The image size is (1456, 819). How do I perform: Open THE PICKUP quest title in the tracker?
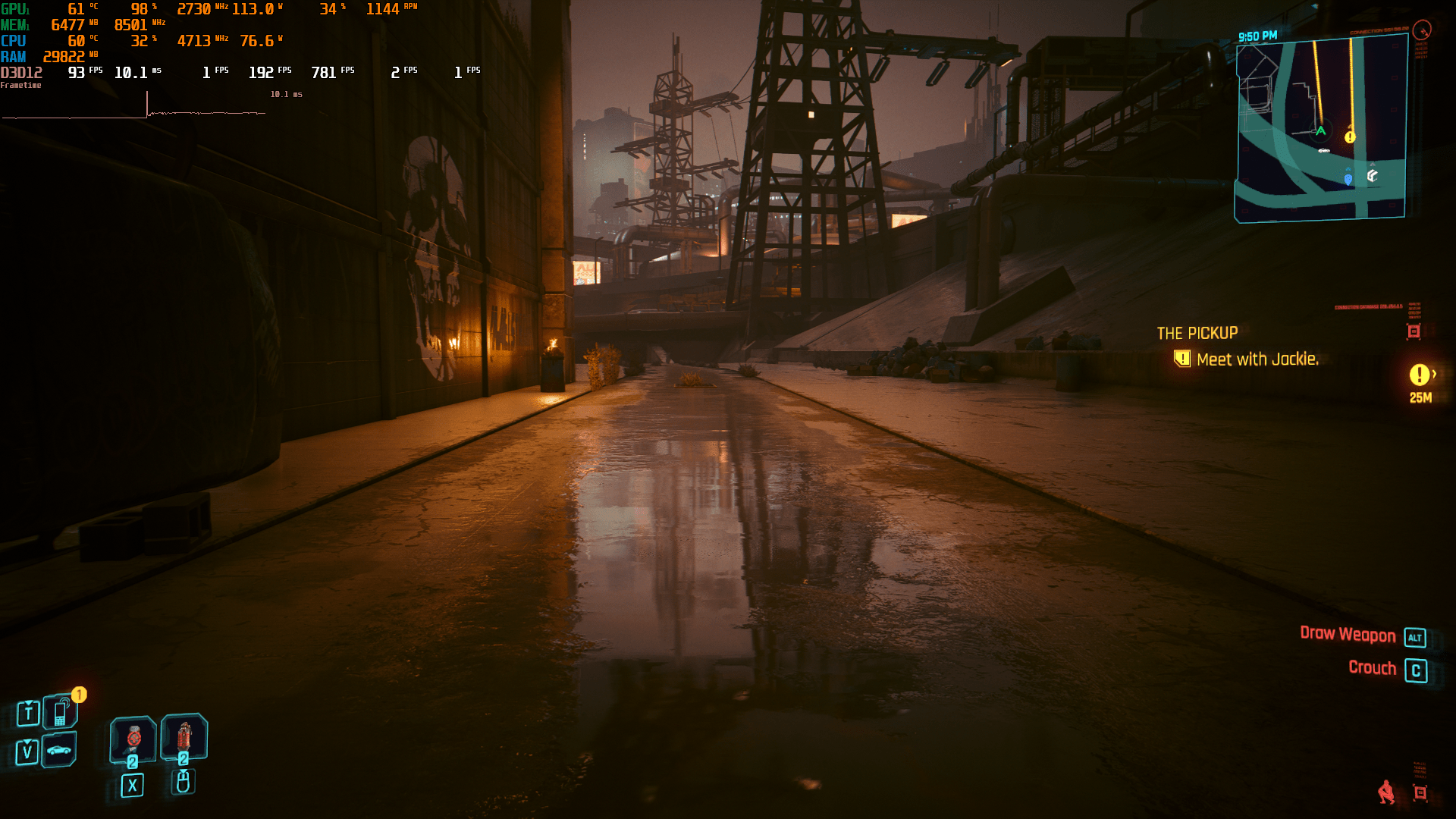pyautogui.click(x=1197, y=333)
